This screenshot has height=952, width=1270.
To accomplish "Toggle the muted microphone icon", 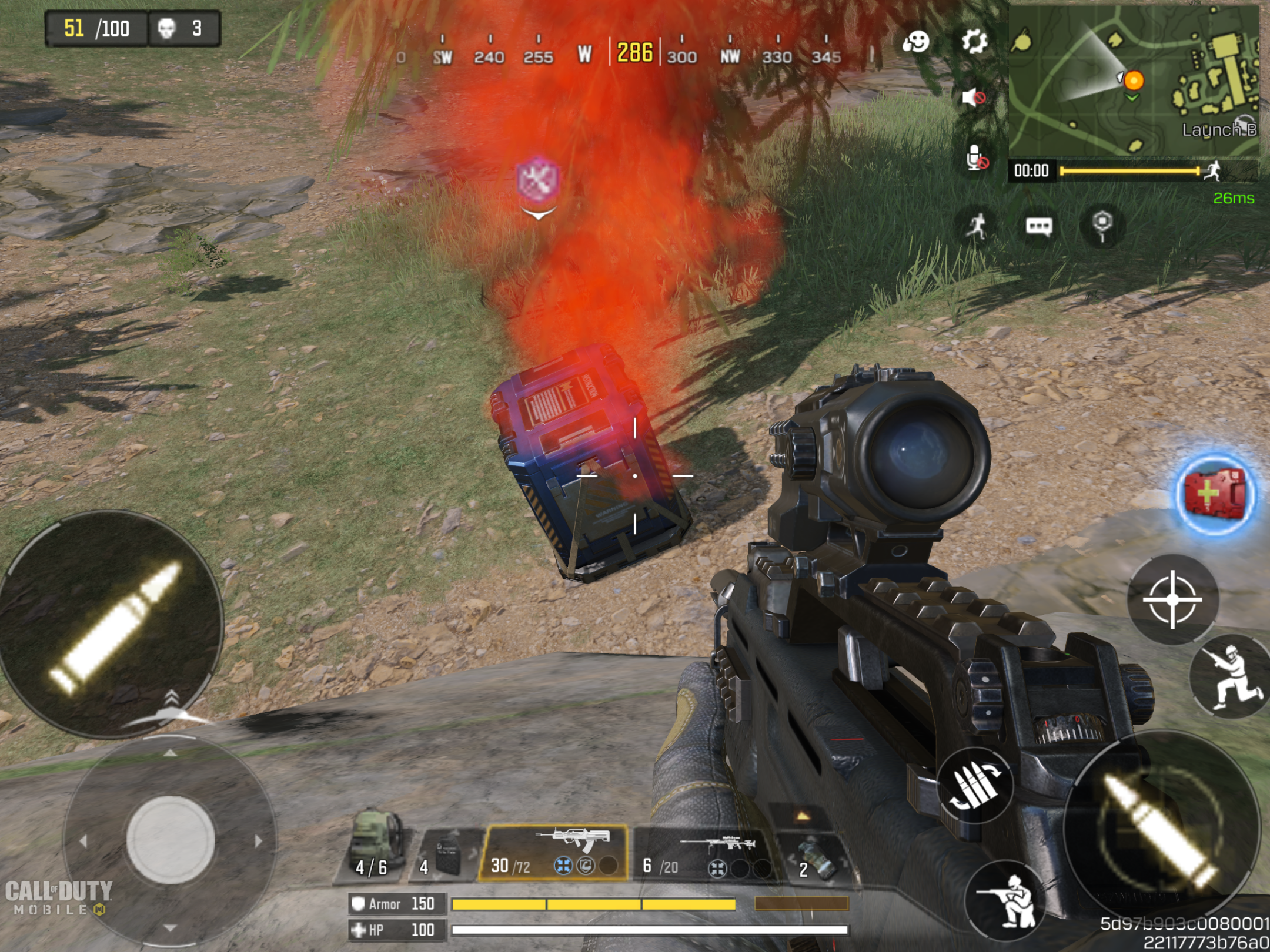I will pyautogui.click(x=975, y=159).
